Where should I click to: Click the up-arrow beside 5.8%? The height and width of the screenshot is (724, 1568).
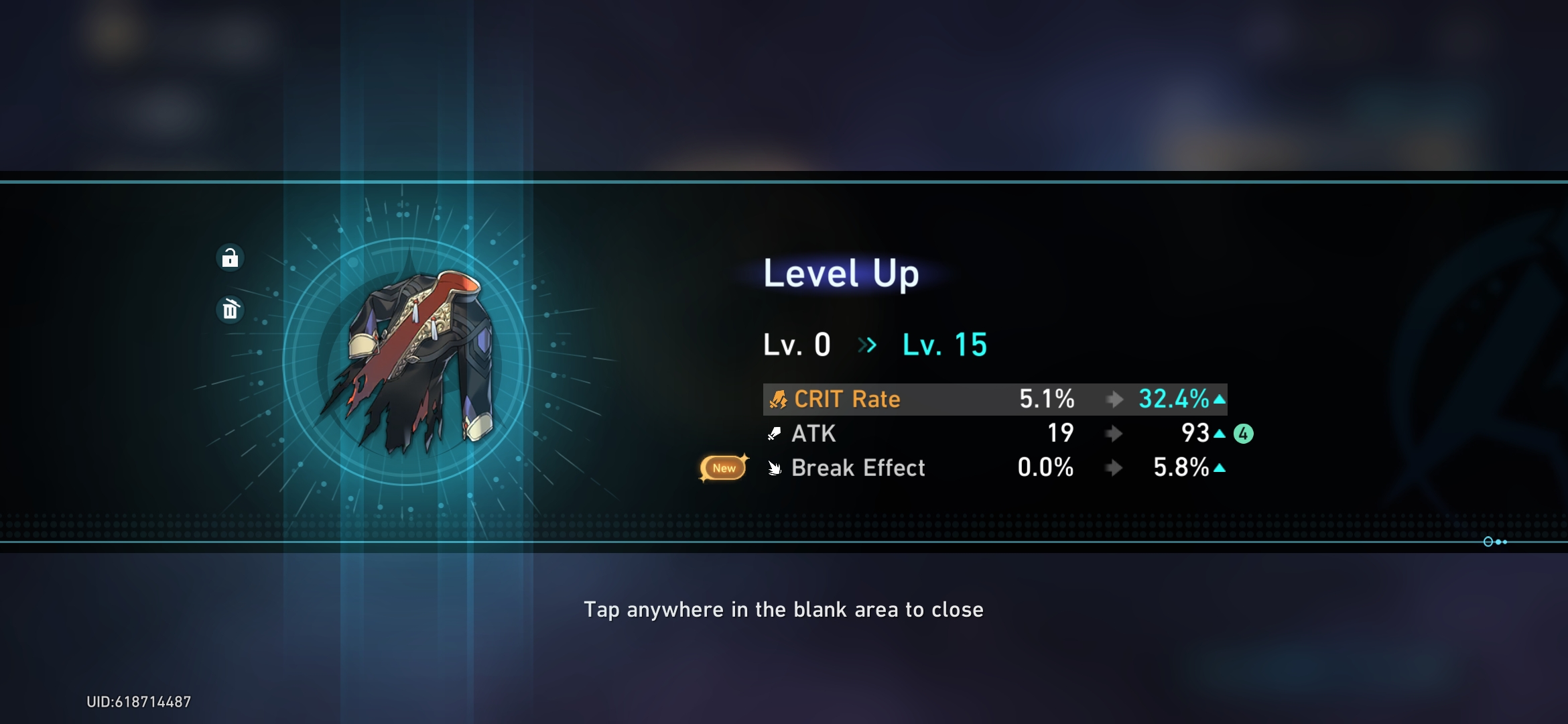1221,469
